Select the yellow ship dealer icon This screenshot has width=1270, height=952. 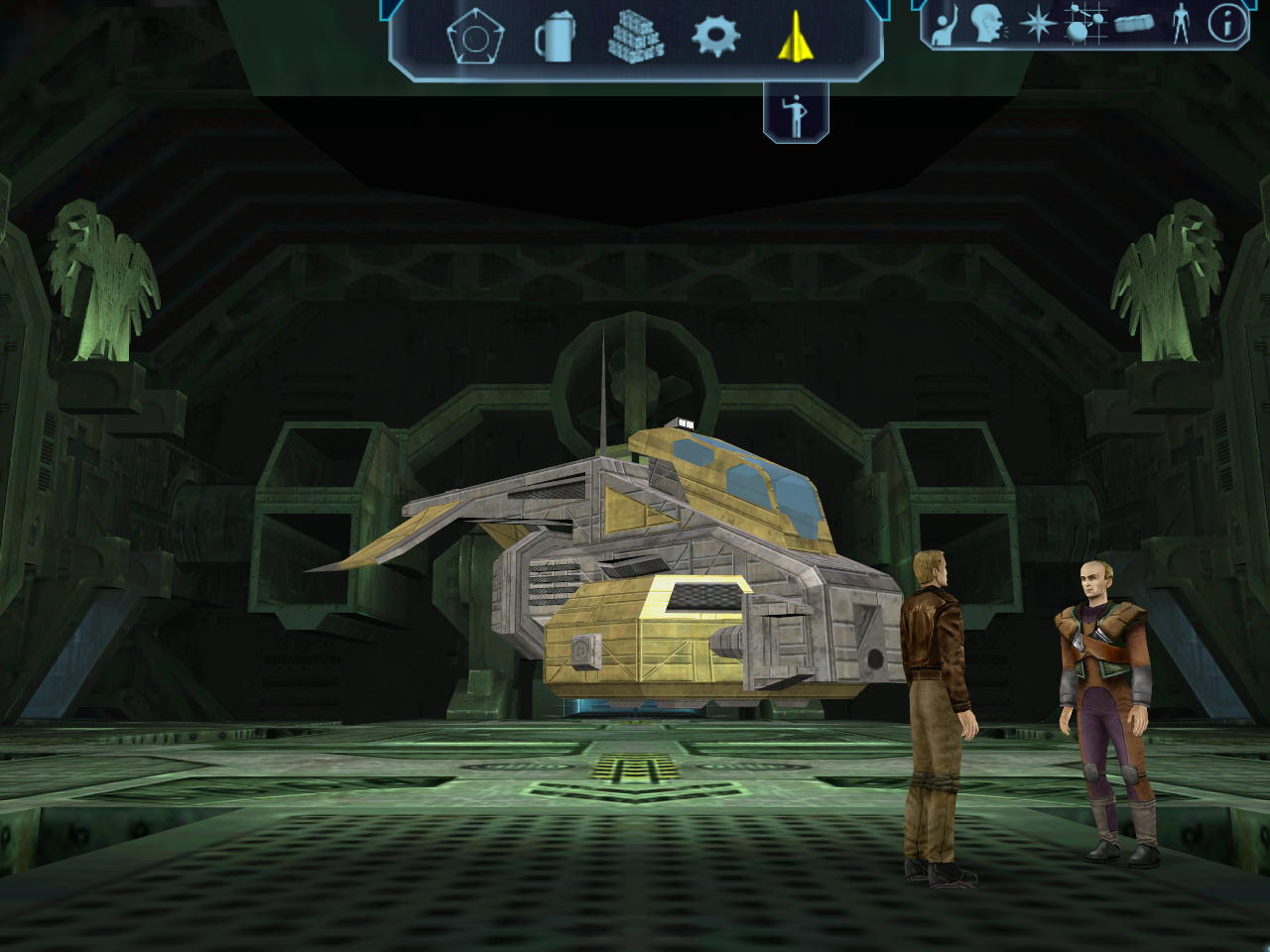[795, 39]
